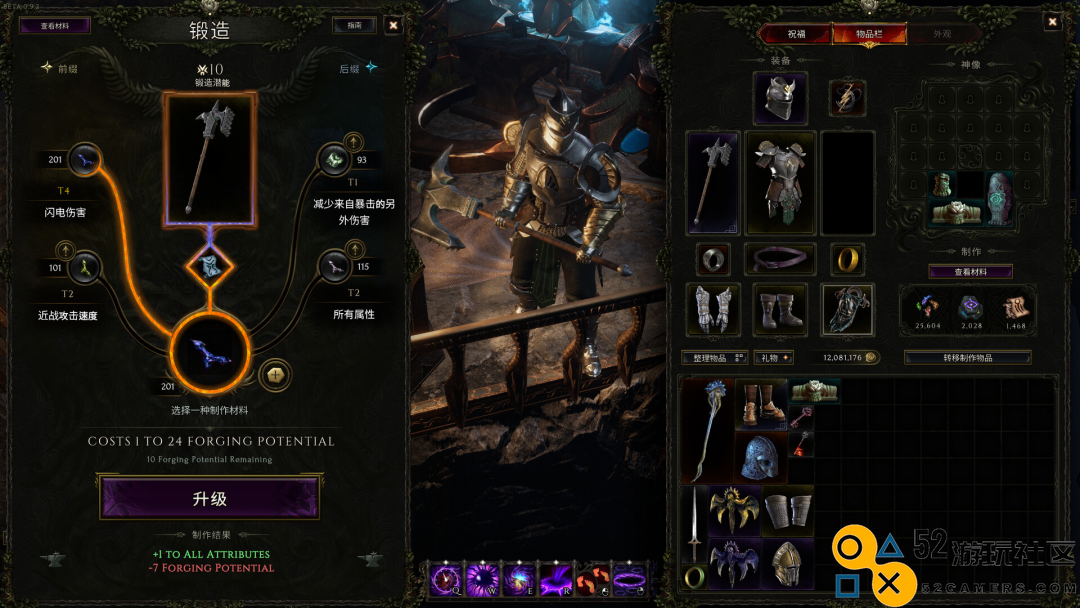
Task: Close the forging panel
Action: tap(393, 25)
